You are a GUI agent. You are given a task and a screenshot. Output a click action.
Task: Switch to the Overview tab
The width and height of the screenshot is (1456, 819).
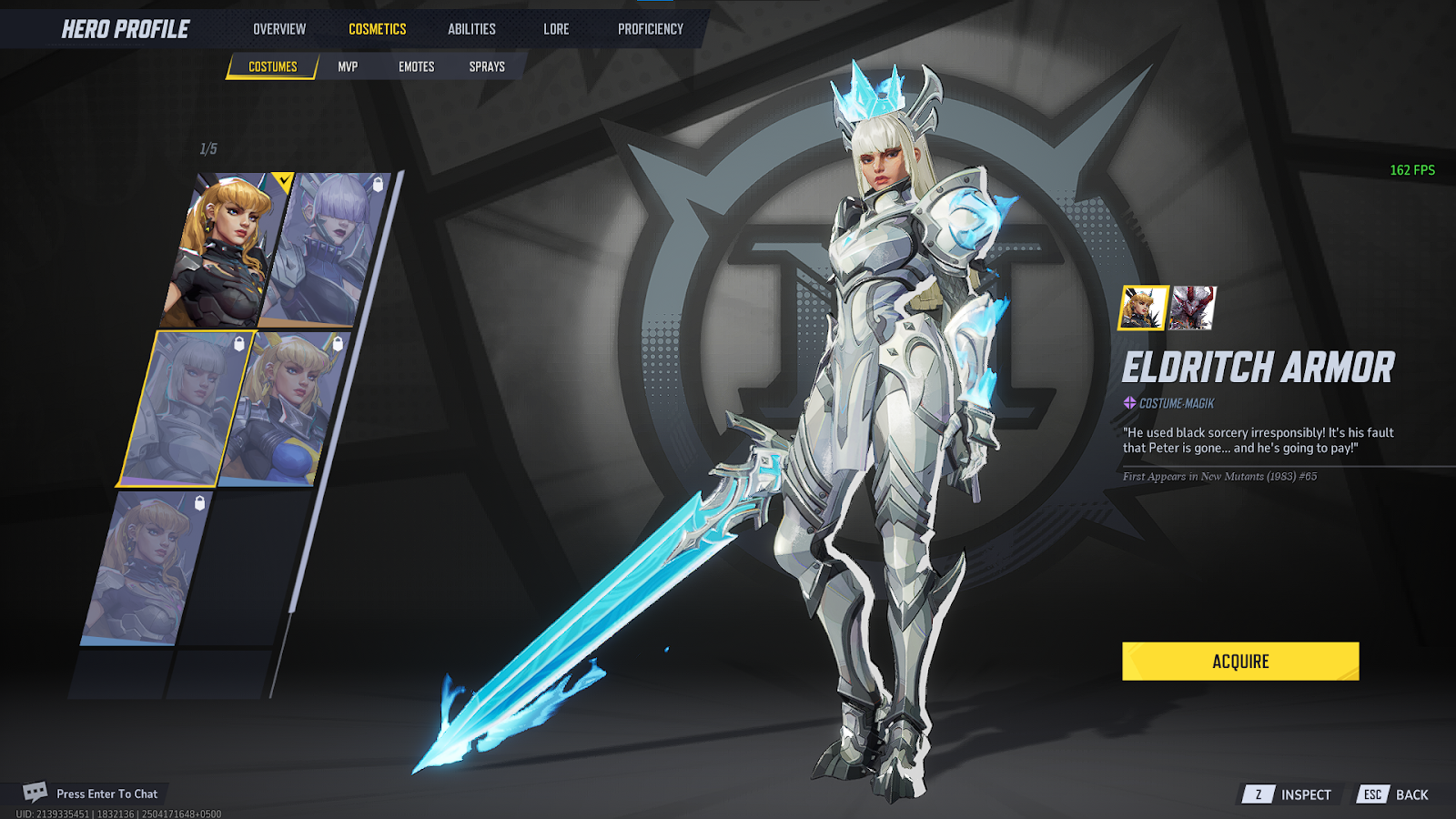click(x=279, y=29)
